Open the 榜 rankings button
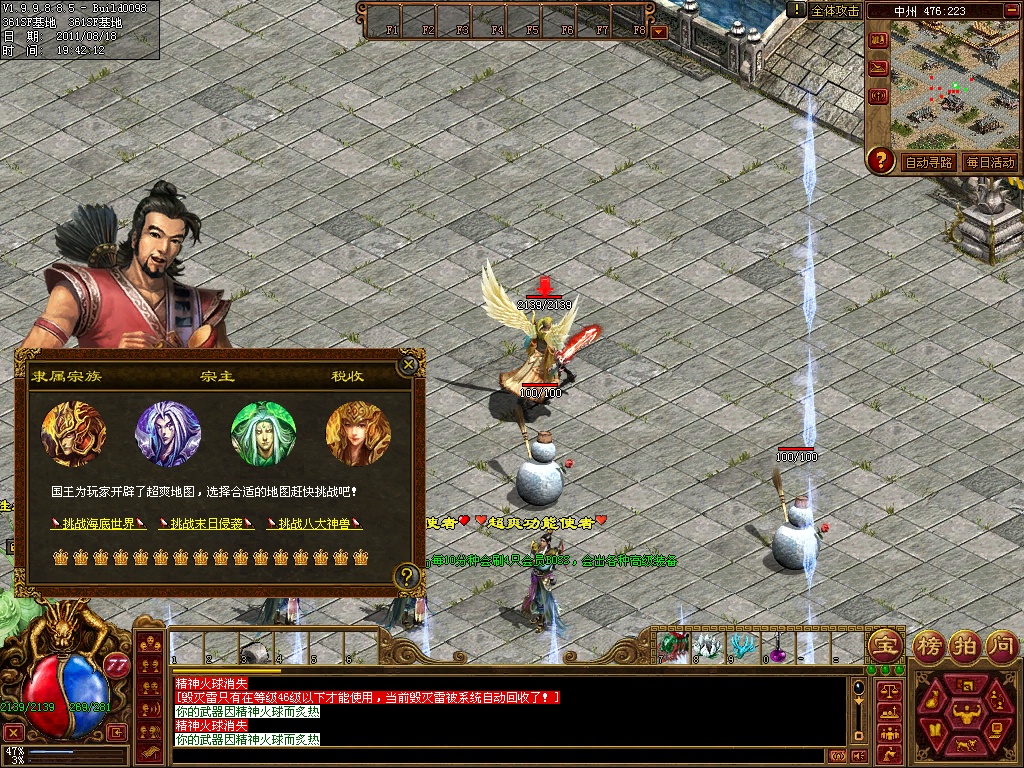1024x768 pixels. point(928,645)
